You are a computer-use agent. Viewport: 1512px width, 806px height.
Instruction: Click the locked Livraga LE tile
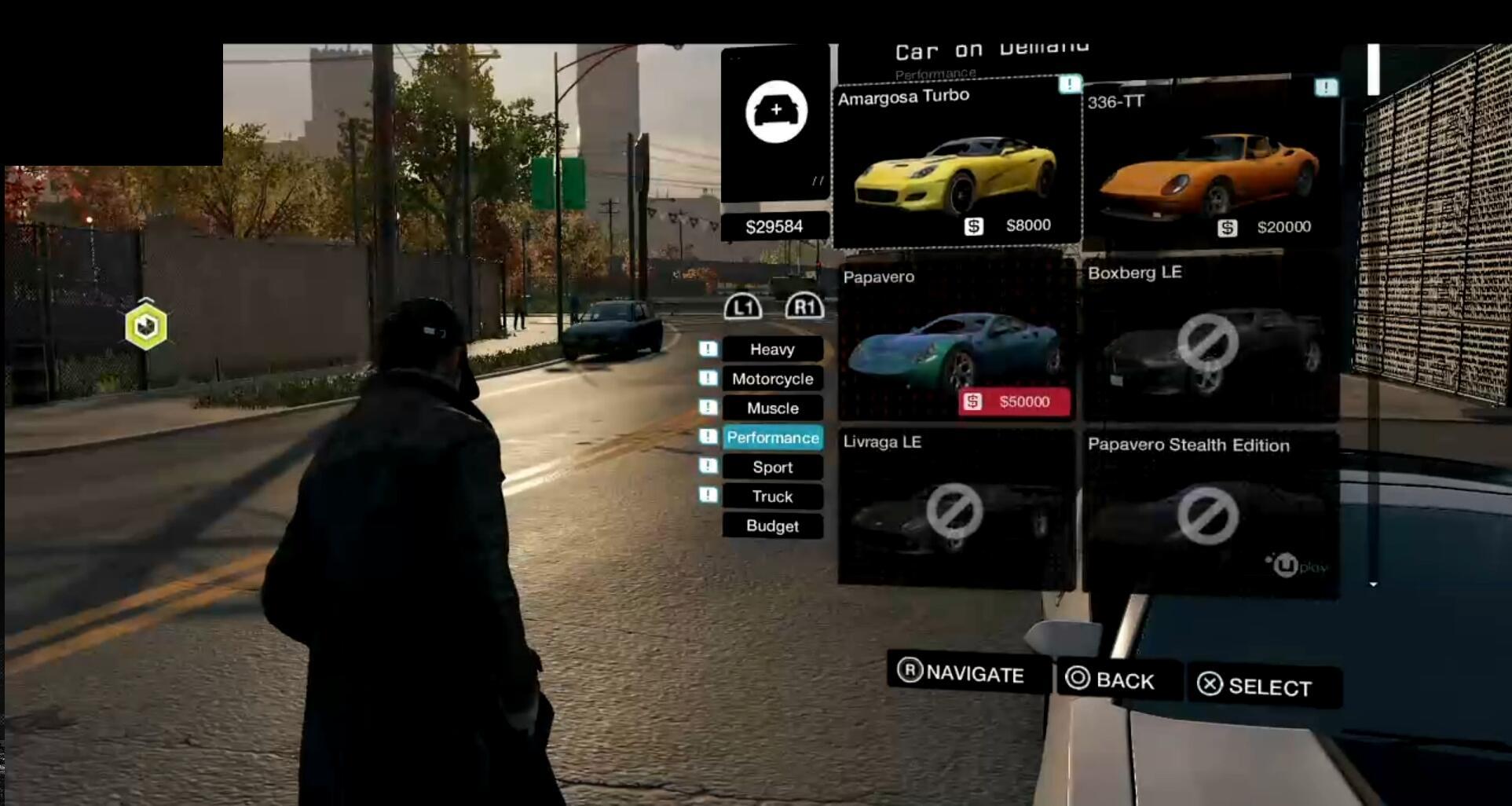956,511
